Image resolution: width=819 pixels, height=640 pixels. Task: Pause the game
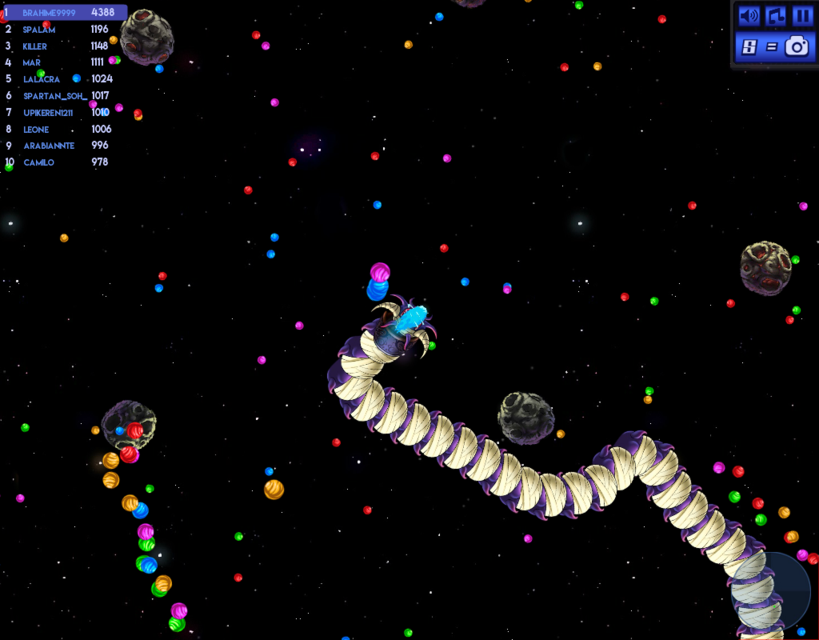802,16
